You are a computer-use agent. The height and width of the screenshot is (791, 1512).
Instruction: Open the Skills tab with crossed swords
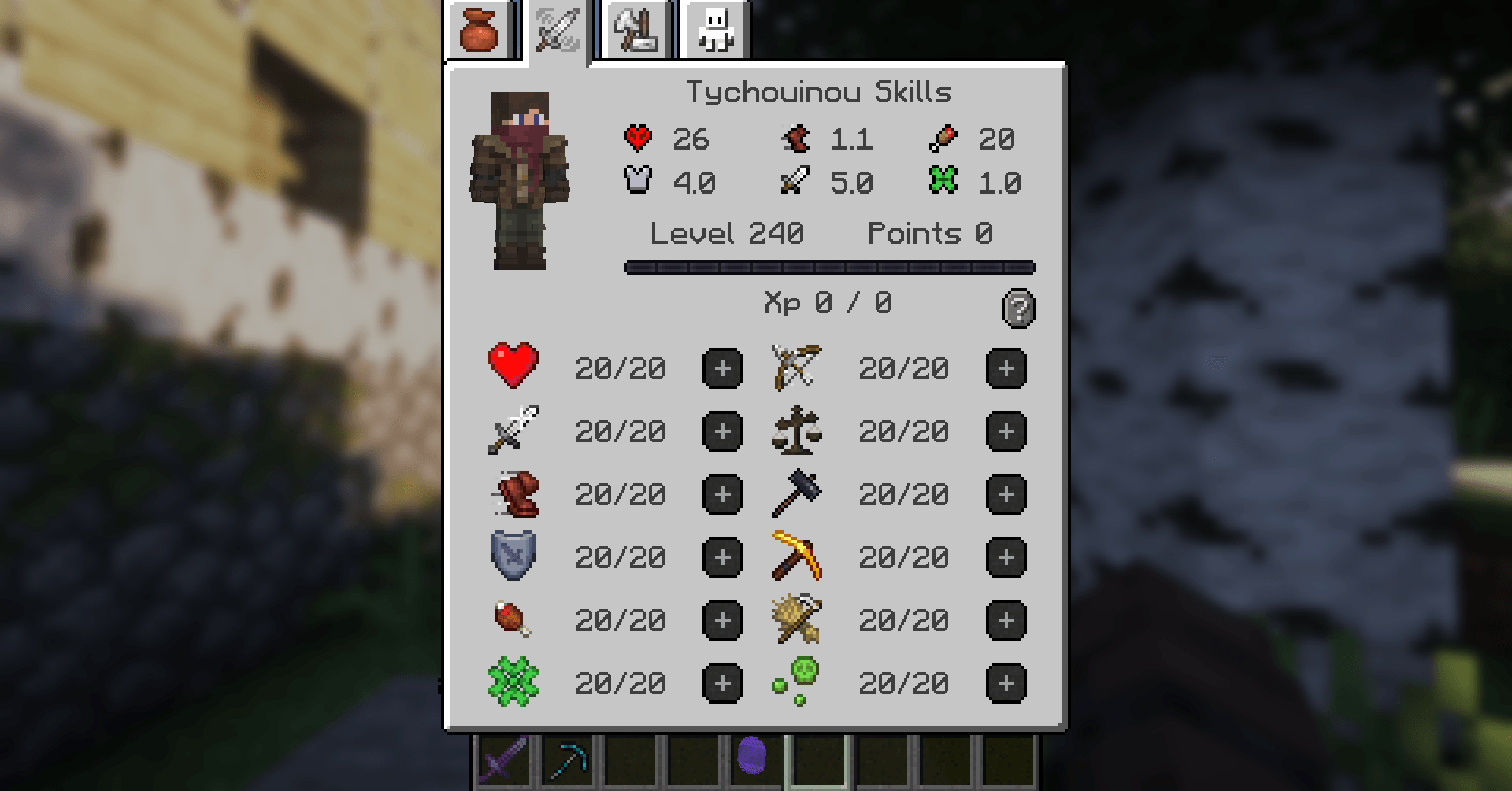556,30
